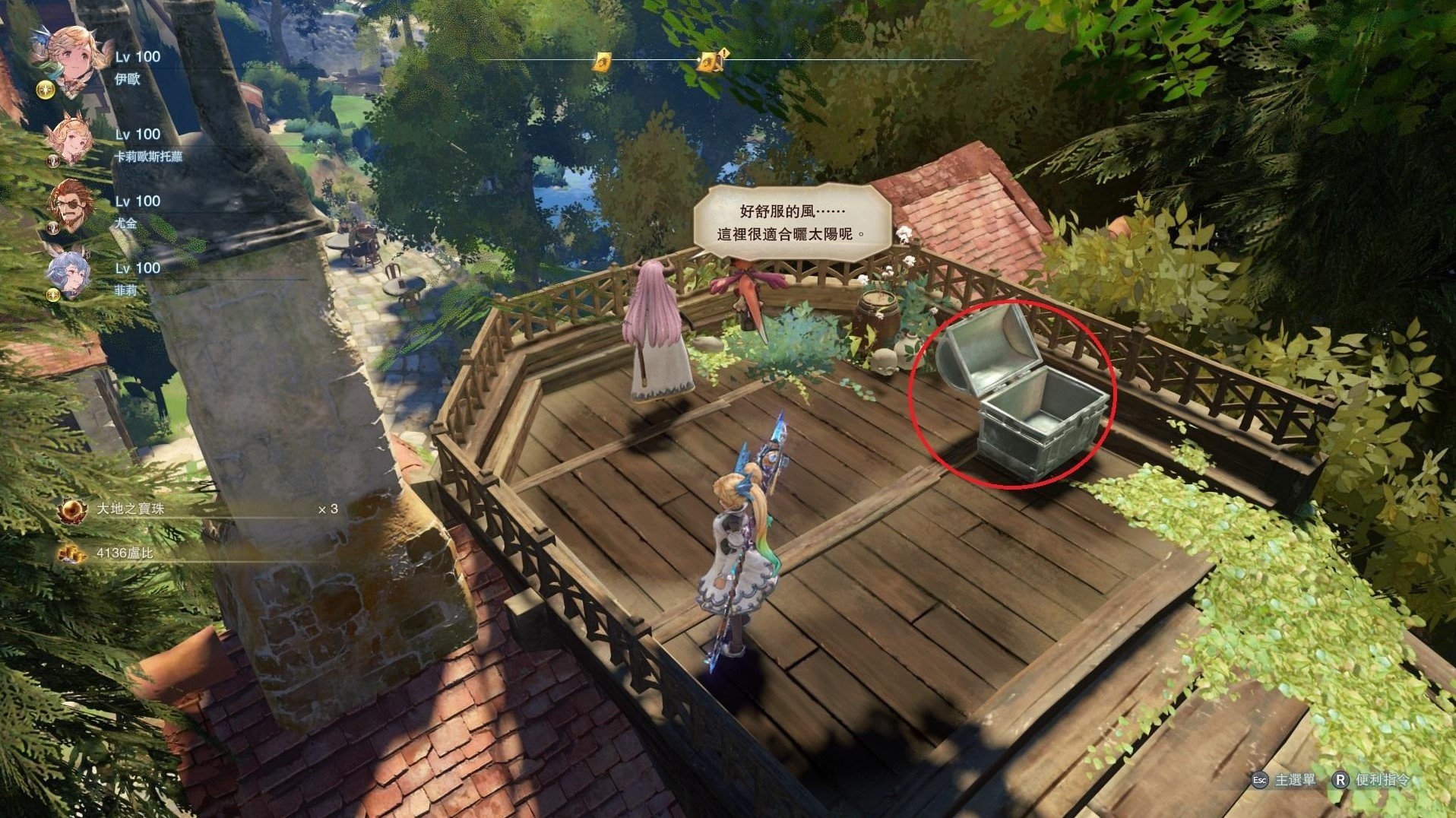Click Eugen's eyepatch portrait
Viewport: 1456px width, 818px height.
click(x=71, y=205)
